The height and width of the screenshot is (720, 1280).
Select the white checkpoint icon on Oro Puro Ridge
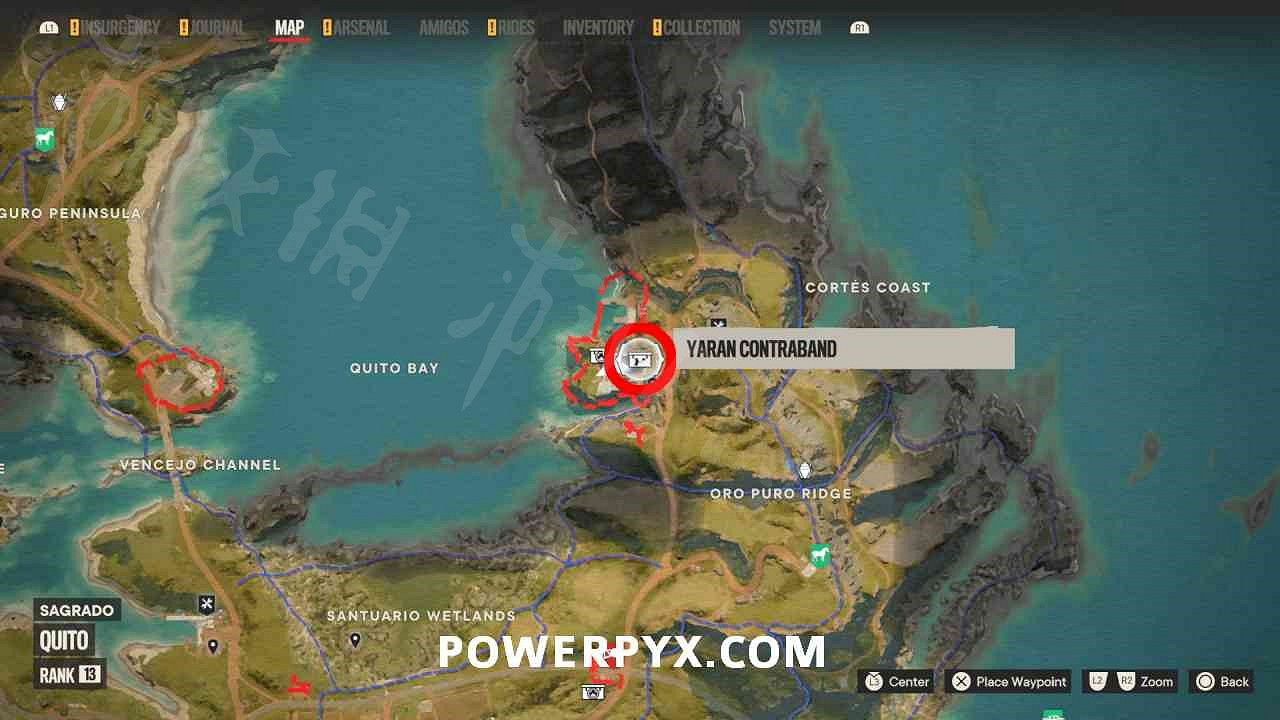coord(805,470)
